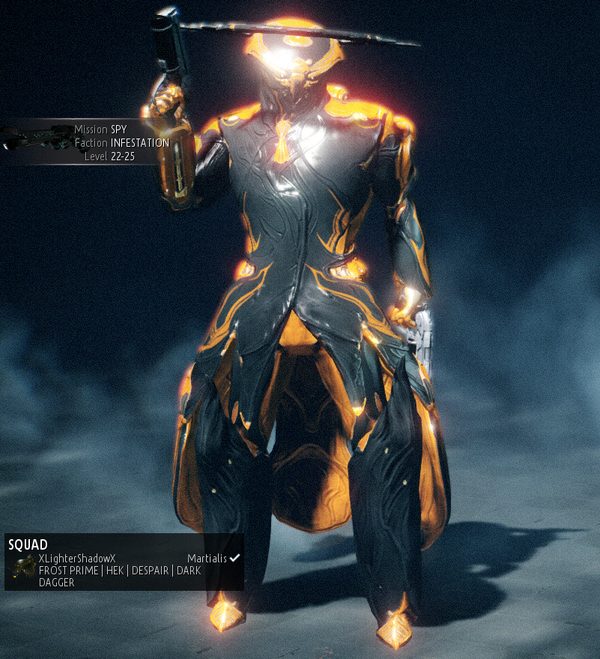Click the ready checkmark beside Martialis

pos(235,557)
